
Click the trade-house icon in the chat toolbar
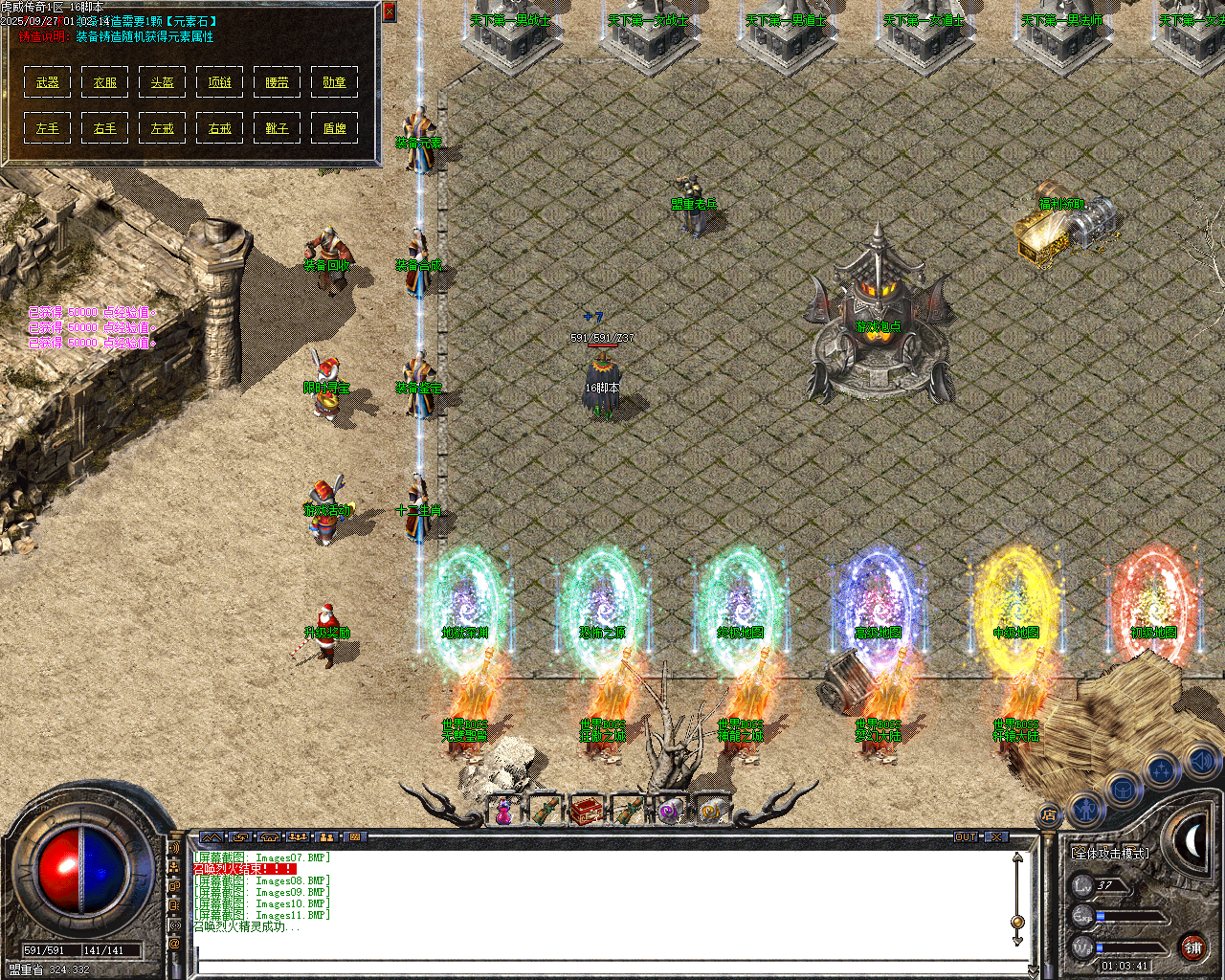tap(270, 838)
